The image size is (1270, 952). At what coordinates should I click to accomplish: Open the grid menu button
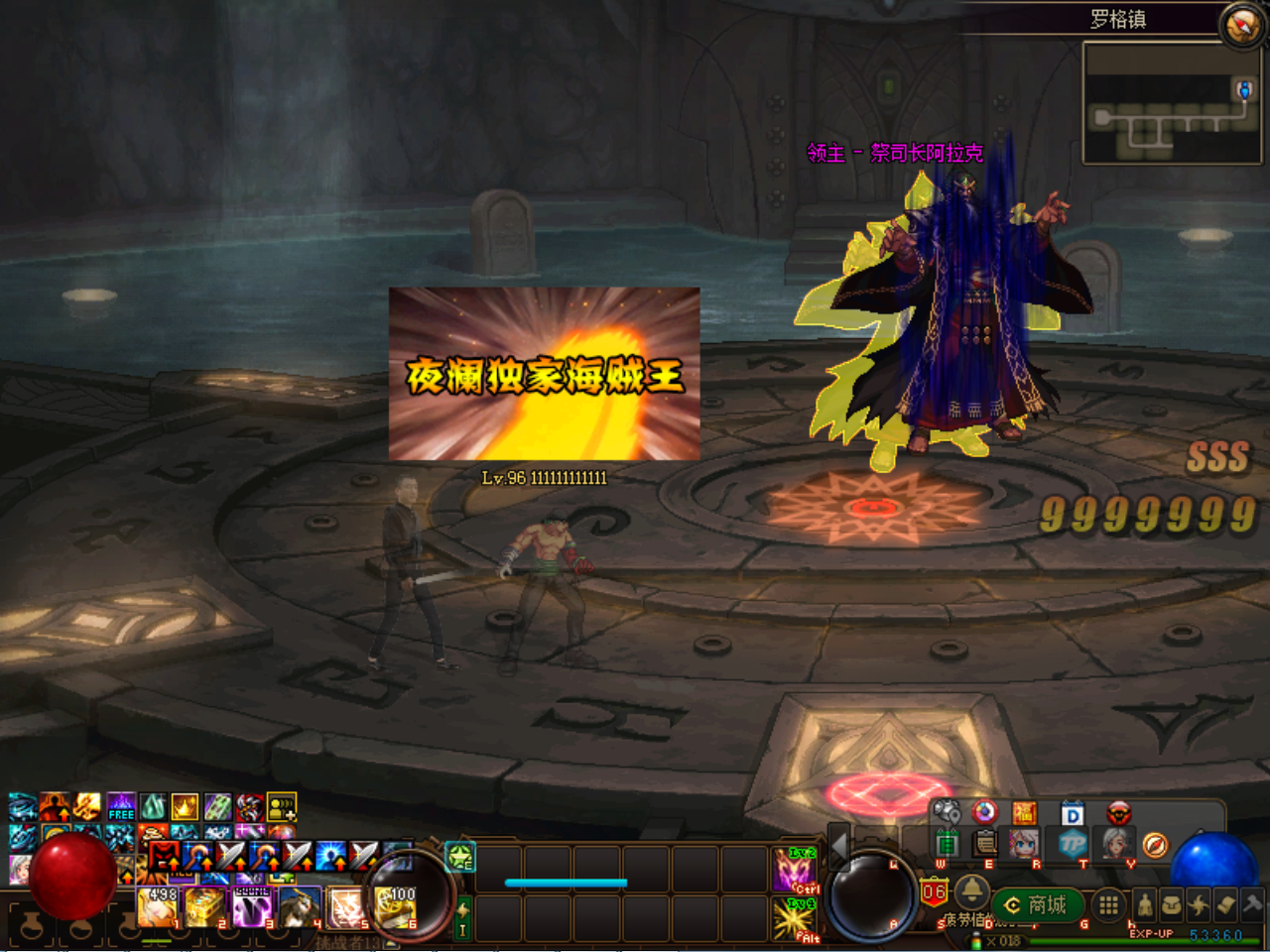coord(1108,904)
